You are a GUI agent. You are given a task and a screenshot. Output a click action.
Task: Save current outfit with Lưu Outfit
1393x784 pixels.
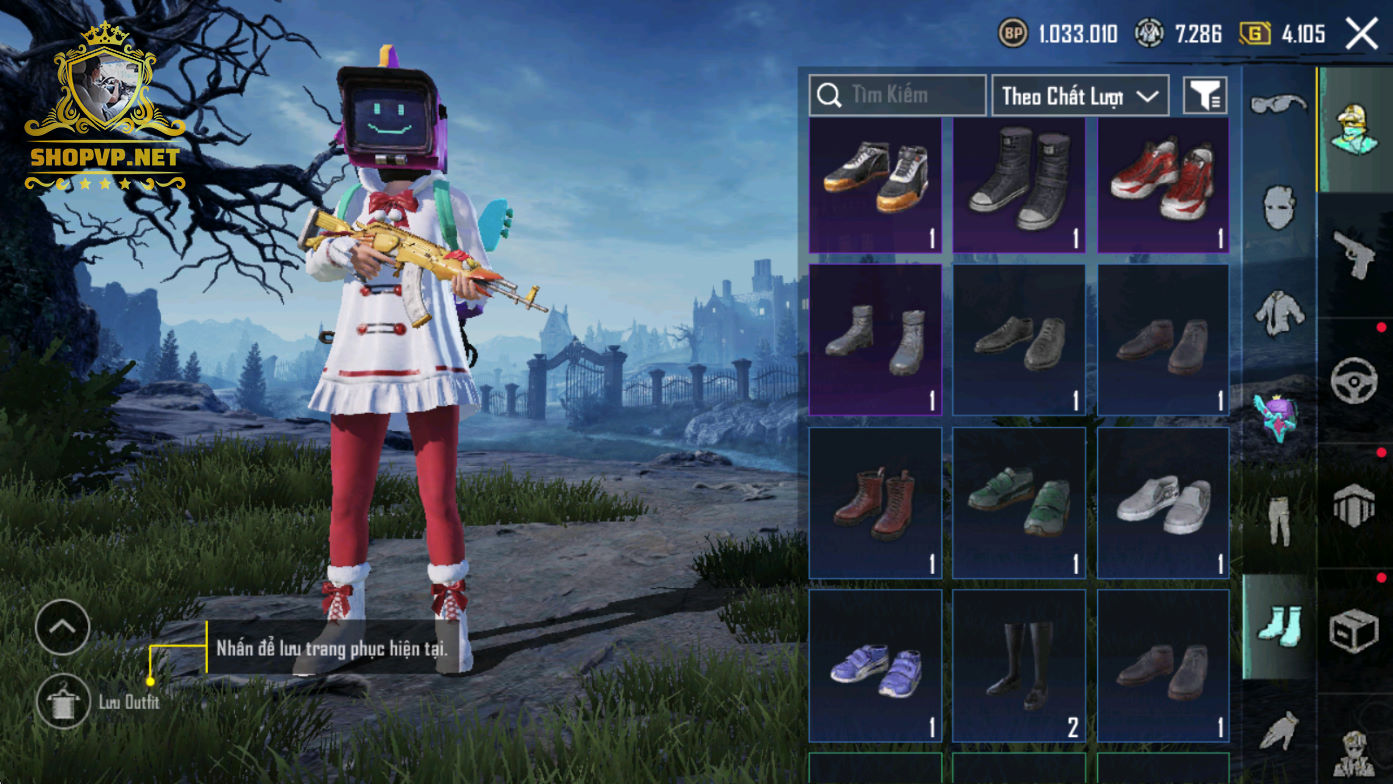[x=63, y=702]
